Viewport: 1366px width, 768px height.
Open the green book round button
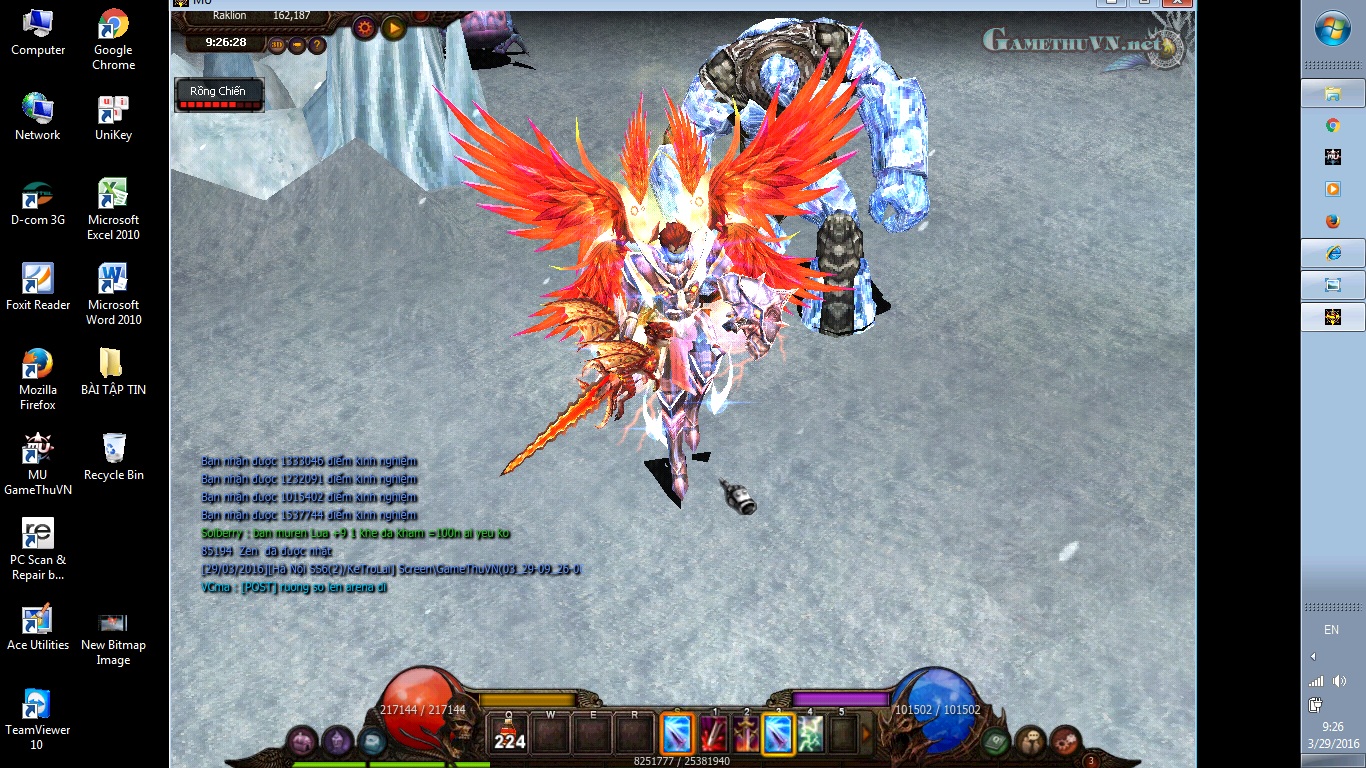click(x=995, y=742)
